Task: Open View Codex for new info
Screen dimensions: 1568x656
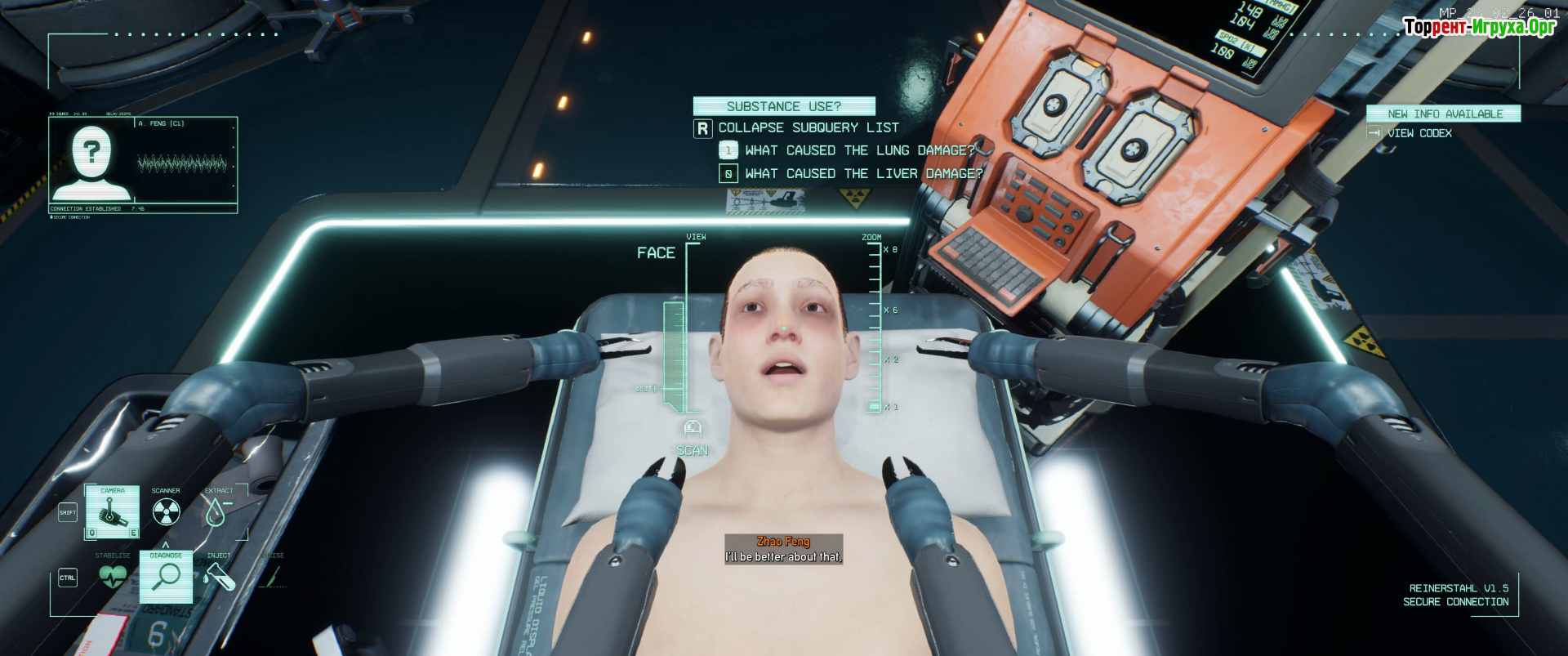Action: (x=1419, y=133)
